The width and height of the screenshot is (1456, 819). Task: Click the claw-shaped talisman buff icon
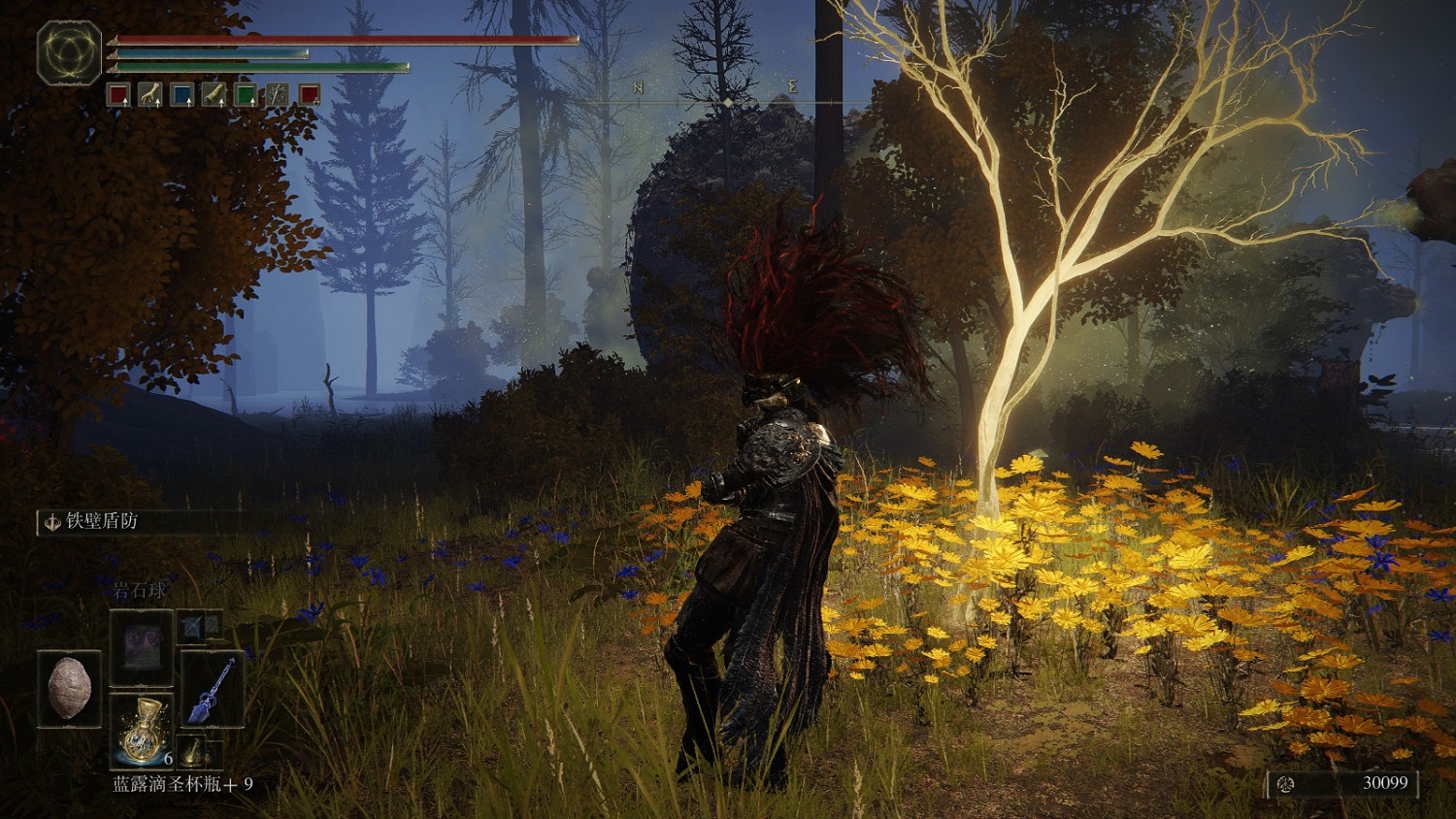coord(149,94)
